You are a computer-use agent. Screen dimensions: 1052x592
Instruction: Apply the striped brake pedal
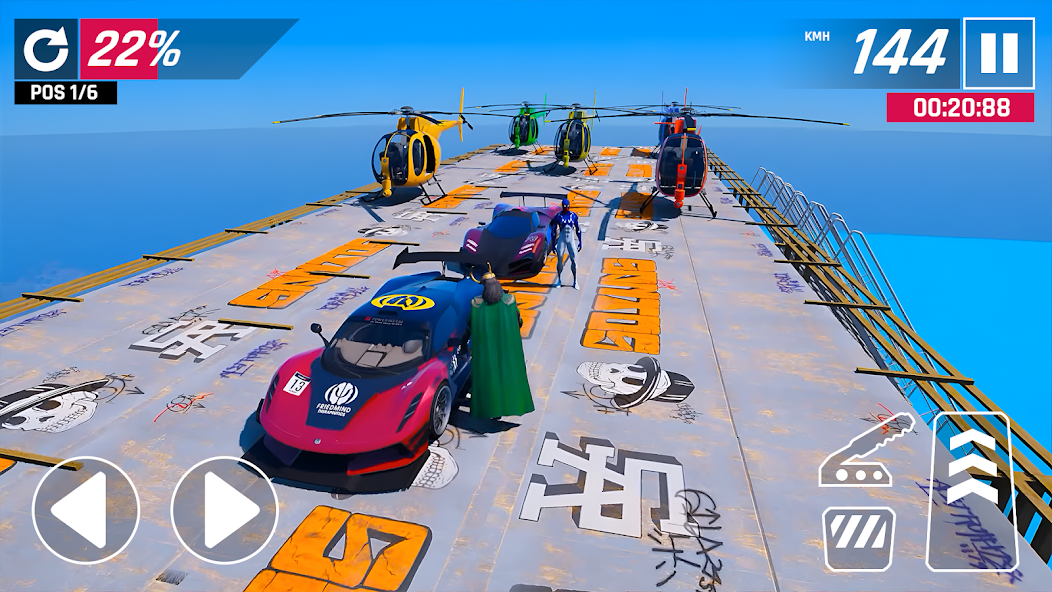[859, 538]
